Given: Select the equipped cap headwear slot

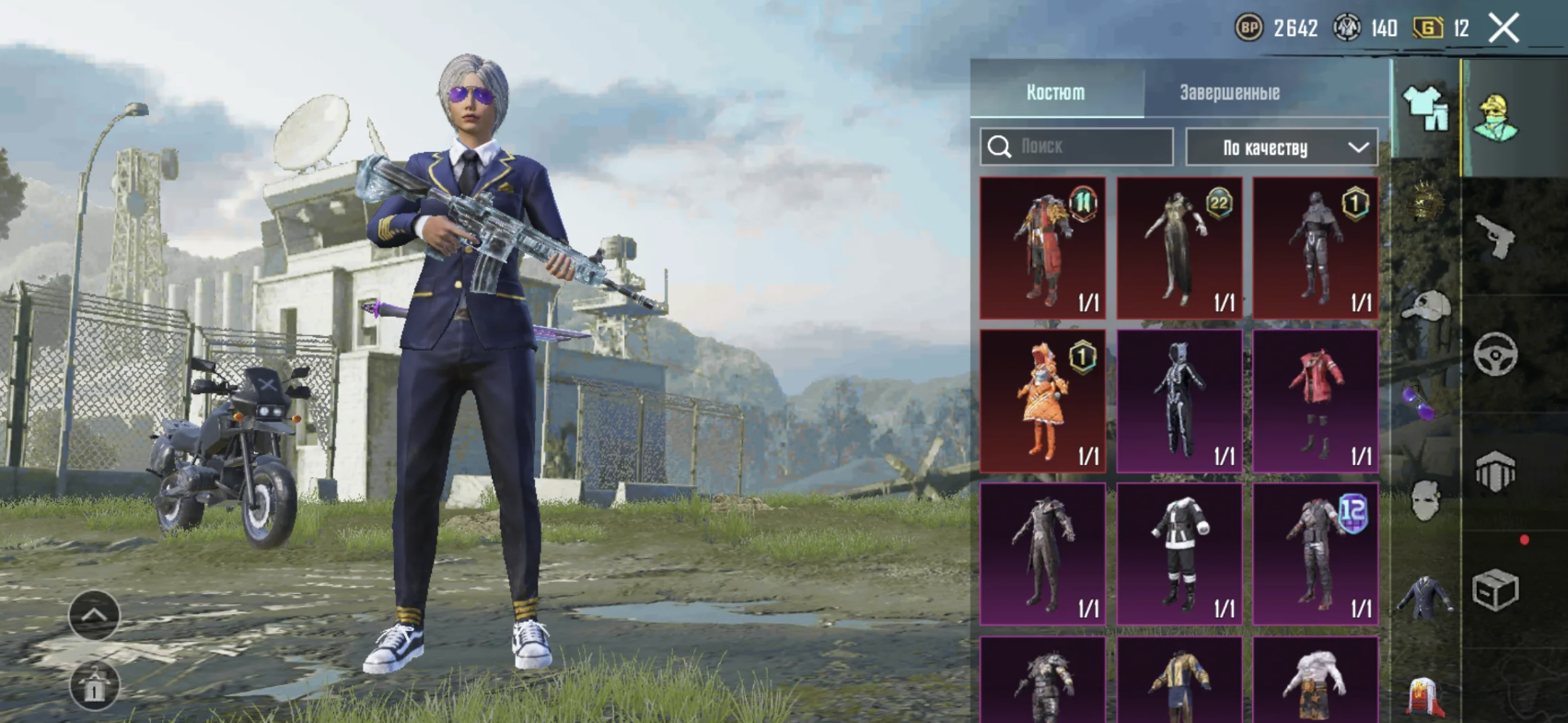Looking at the screenshot, I should click(1425, 306).
